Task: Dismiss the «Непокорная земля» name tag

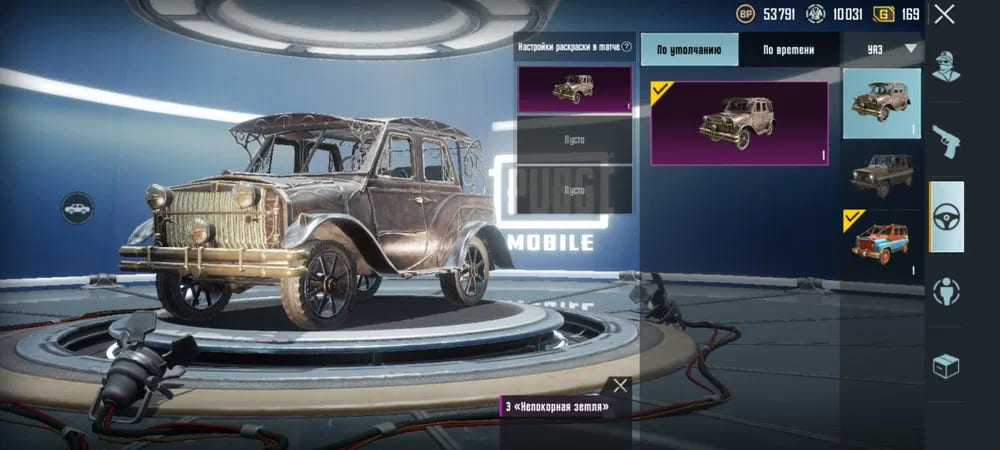Action: [x=620, y=385]
